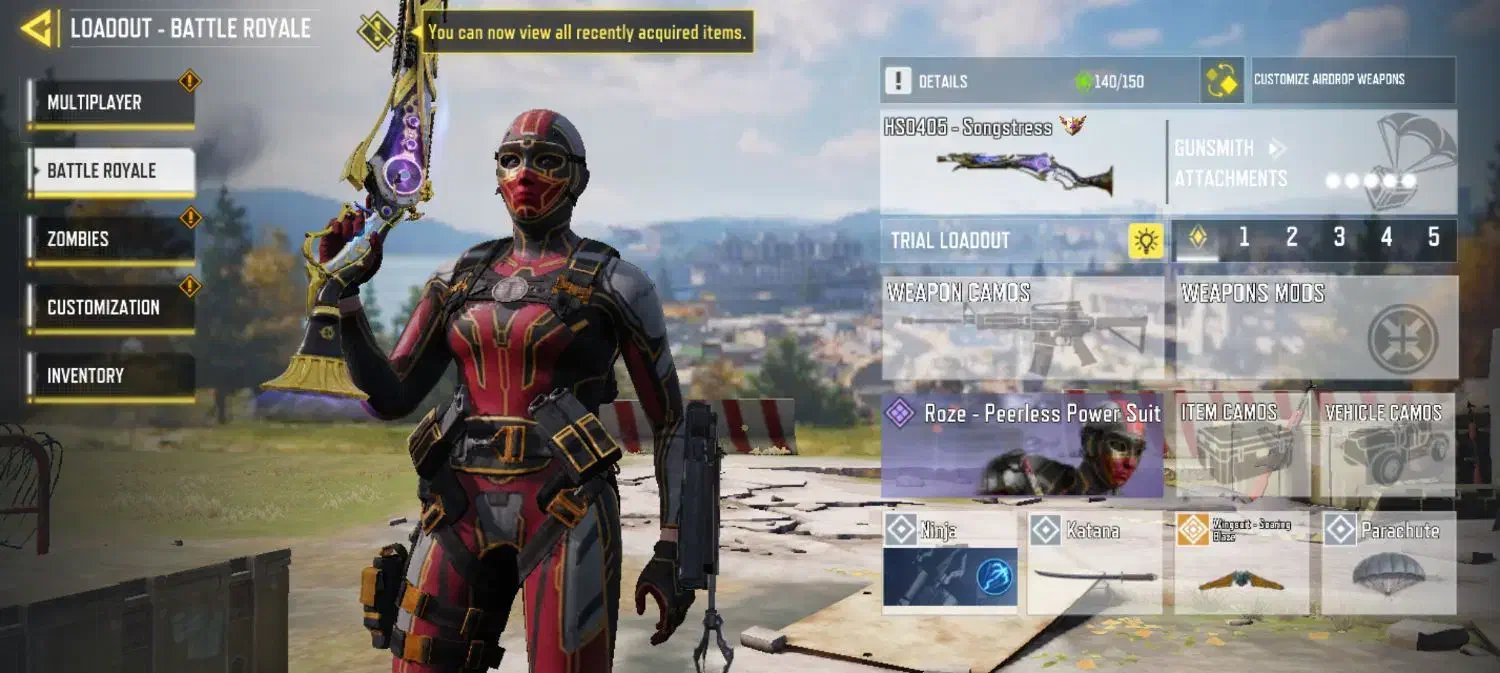Select the Ninja class slot
1500x673 pixels.
coord(950,562)
